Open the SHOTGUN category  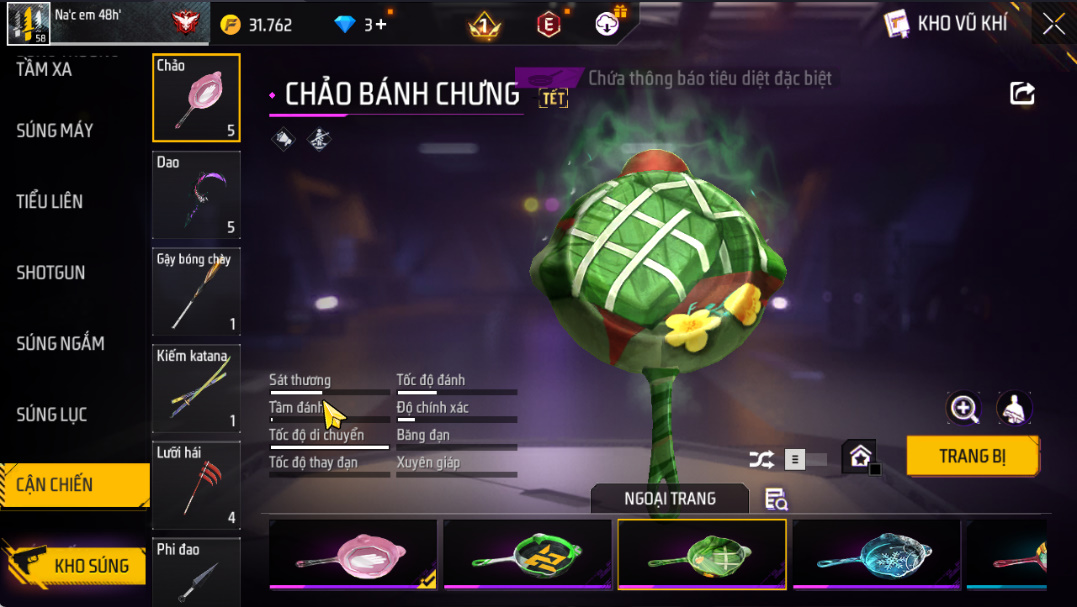pos(51,273)
